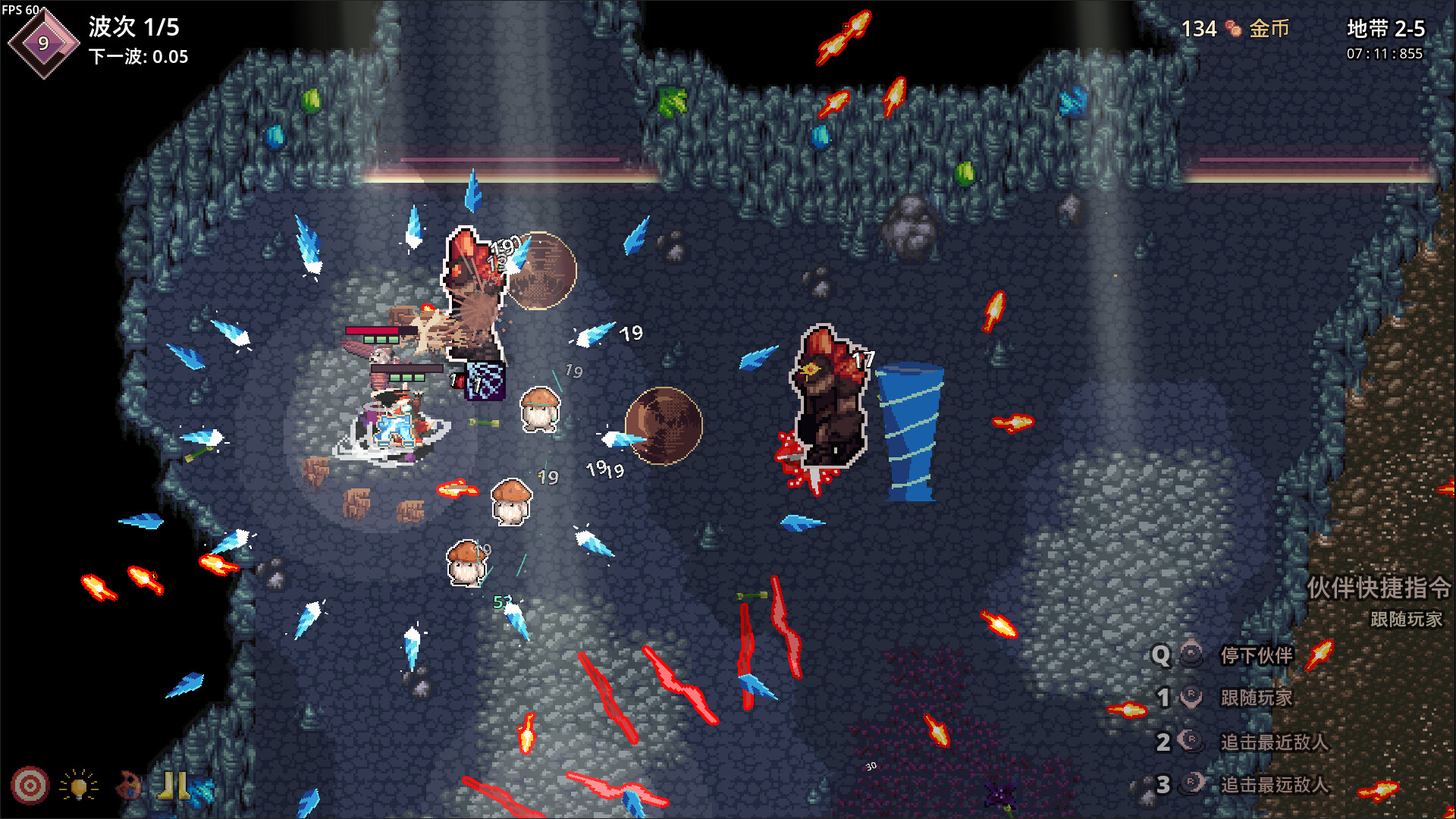1456x819 pixels.
Task: Select the 追击最近敌人 companion command
Action: click(1273, 742)
